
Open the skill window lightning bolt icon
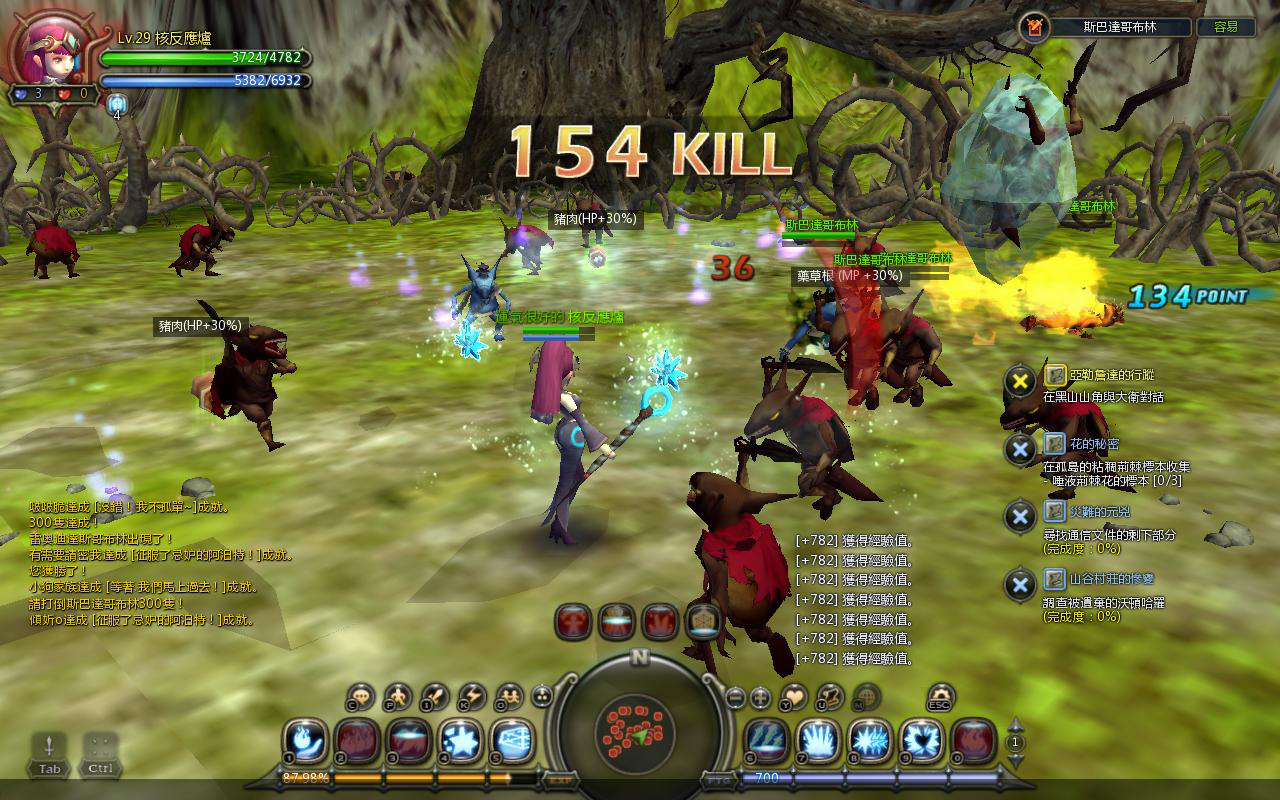(471, 697)
